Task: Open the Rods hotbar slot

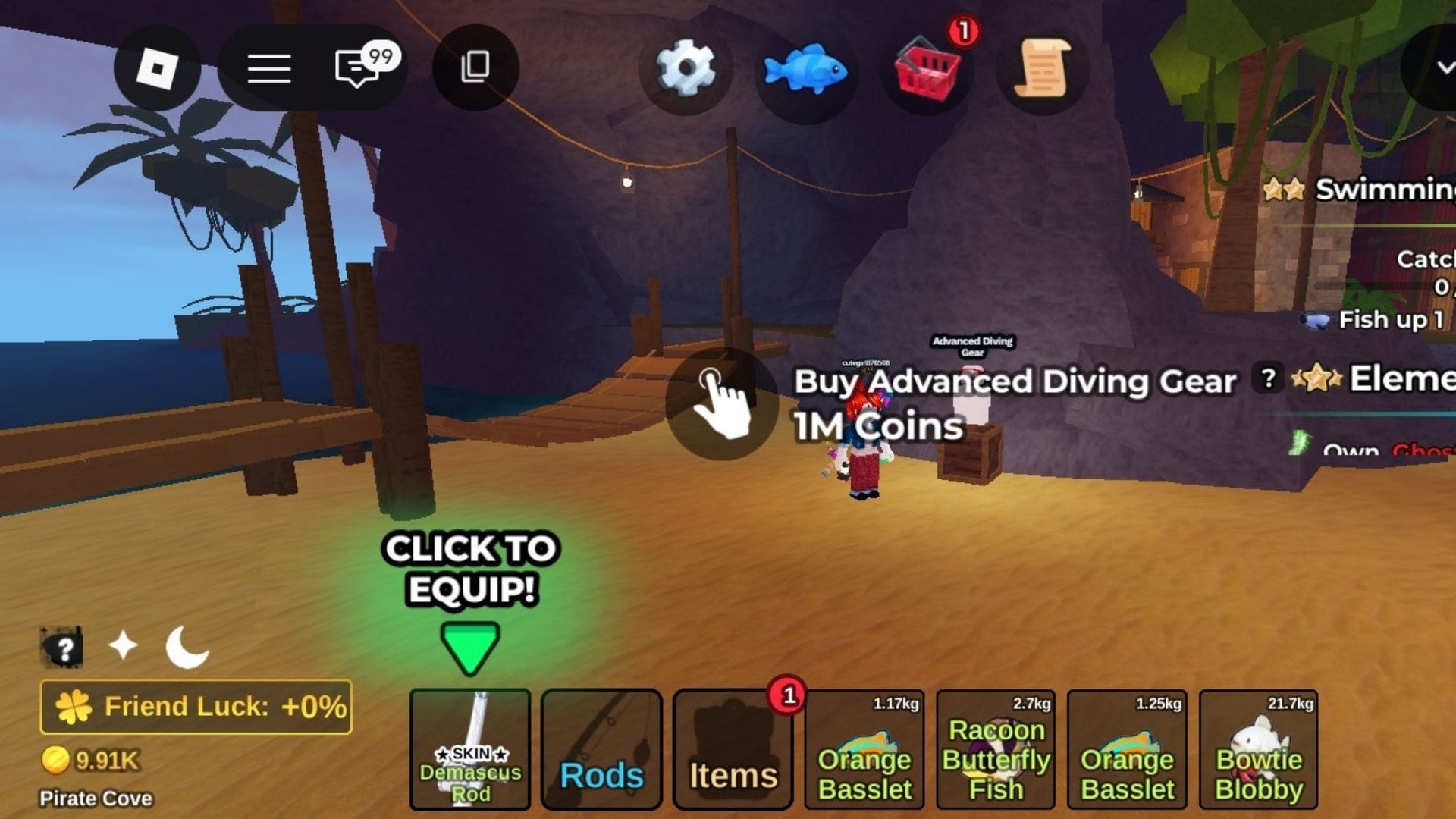Action: [x=601, y=749]
